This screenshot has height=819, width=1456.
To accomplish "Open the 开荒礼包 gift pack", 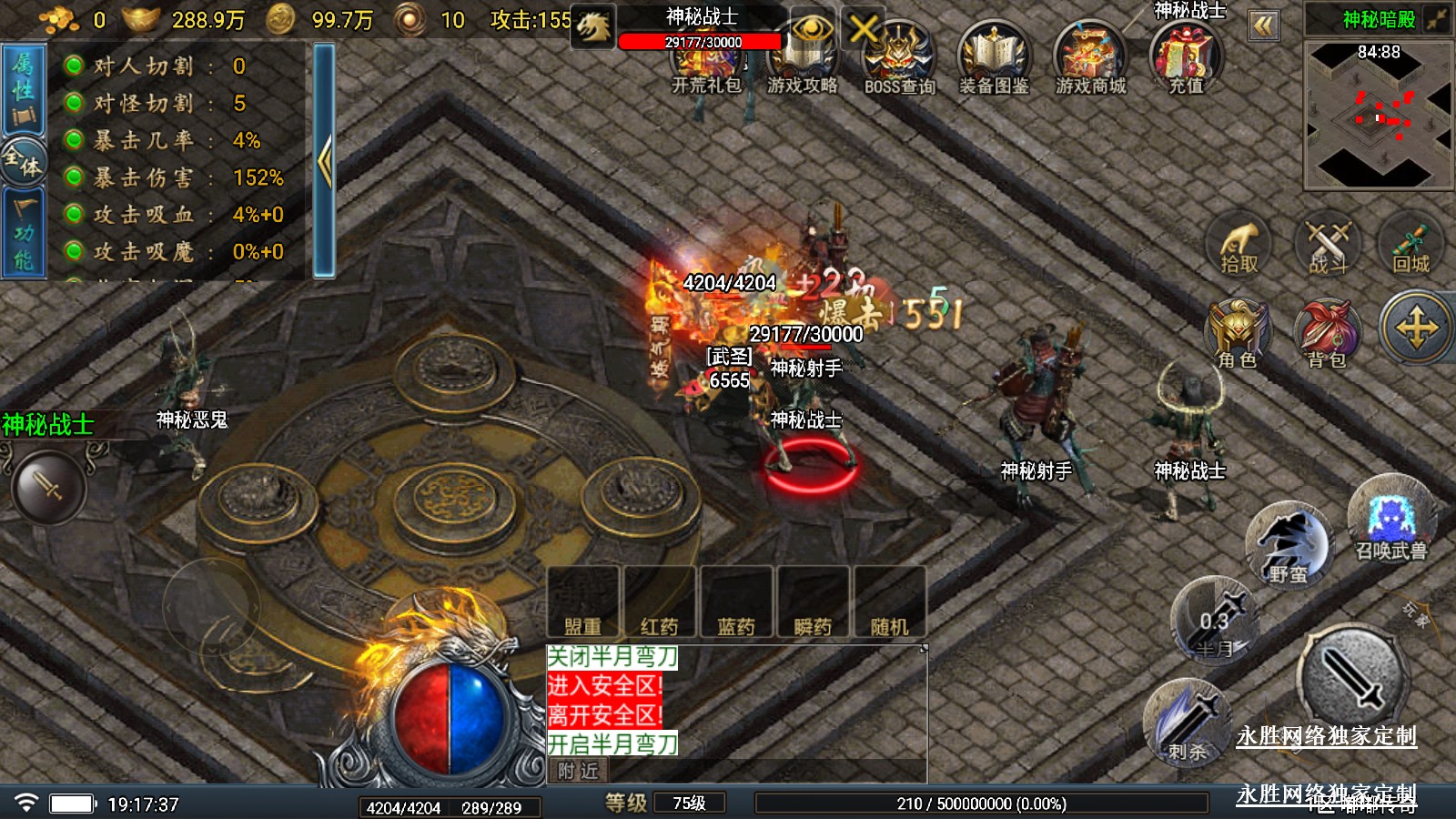I will [706, 64].
